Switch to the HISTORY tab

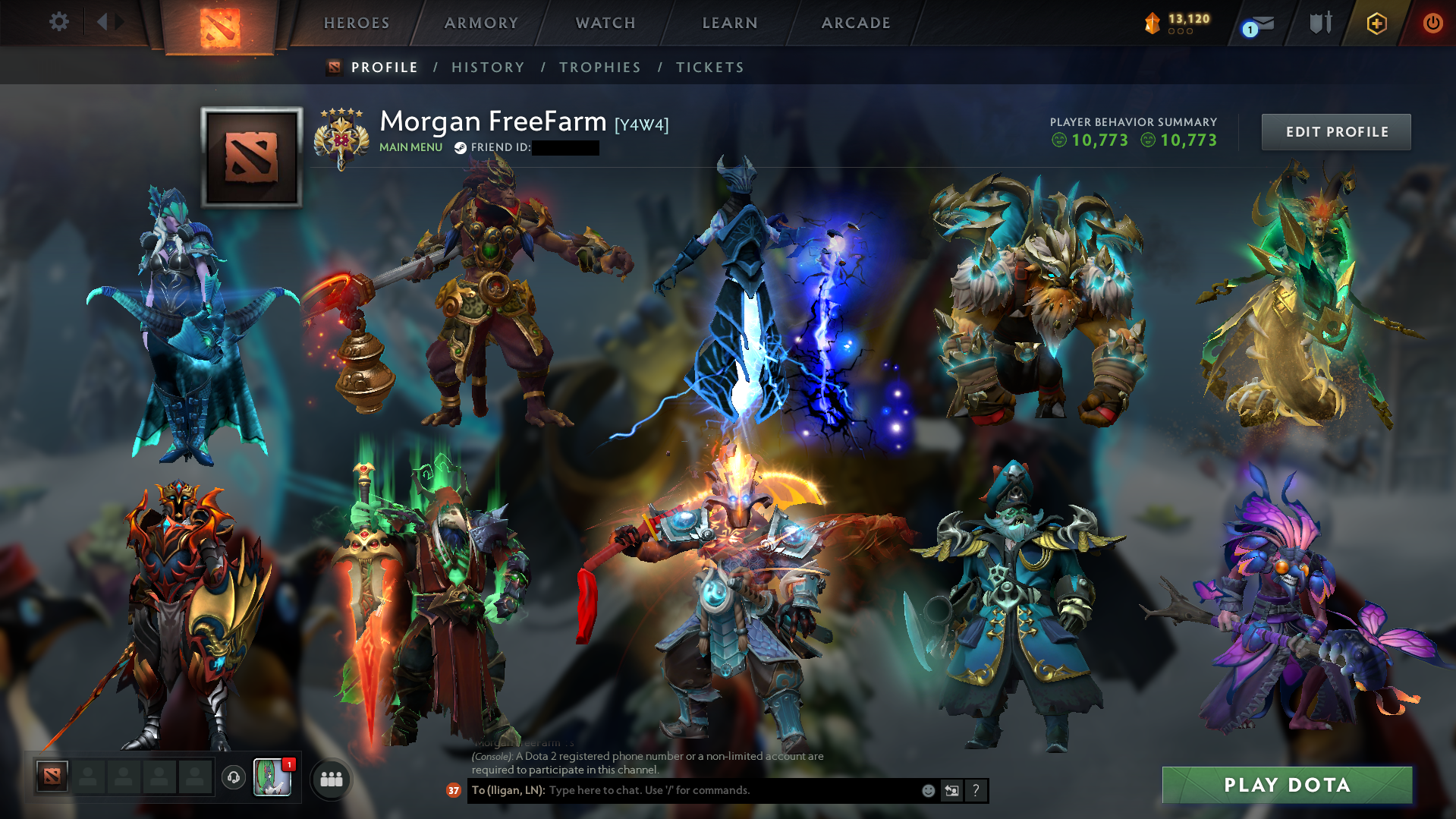pyautogui.click(x=487, y=67)
